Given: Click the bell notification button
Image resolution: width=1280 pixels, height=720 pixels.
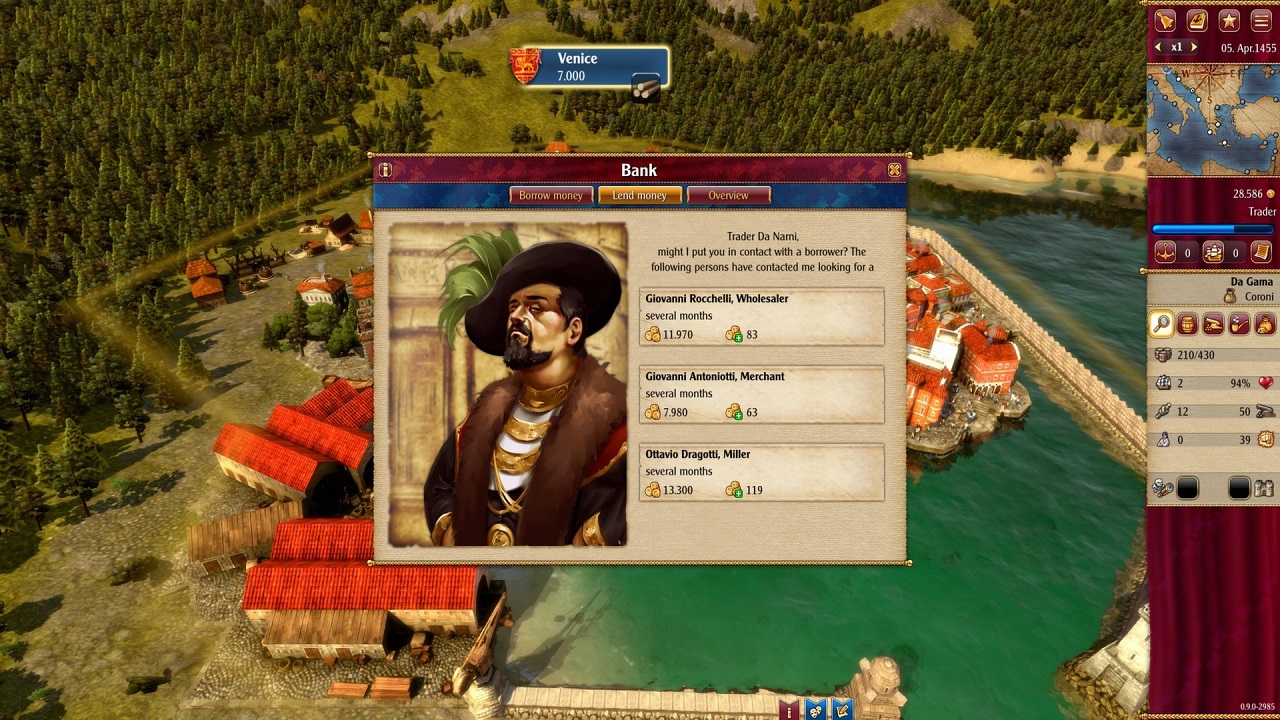Looking at the screenshot, I should 1165,20.
